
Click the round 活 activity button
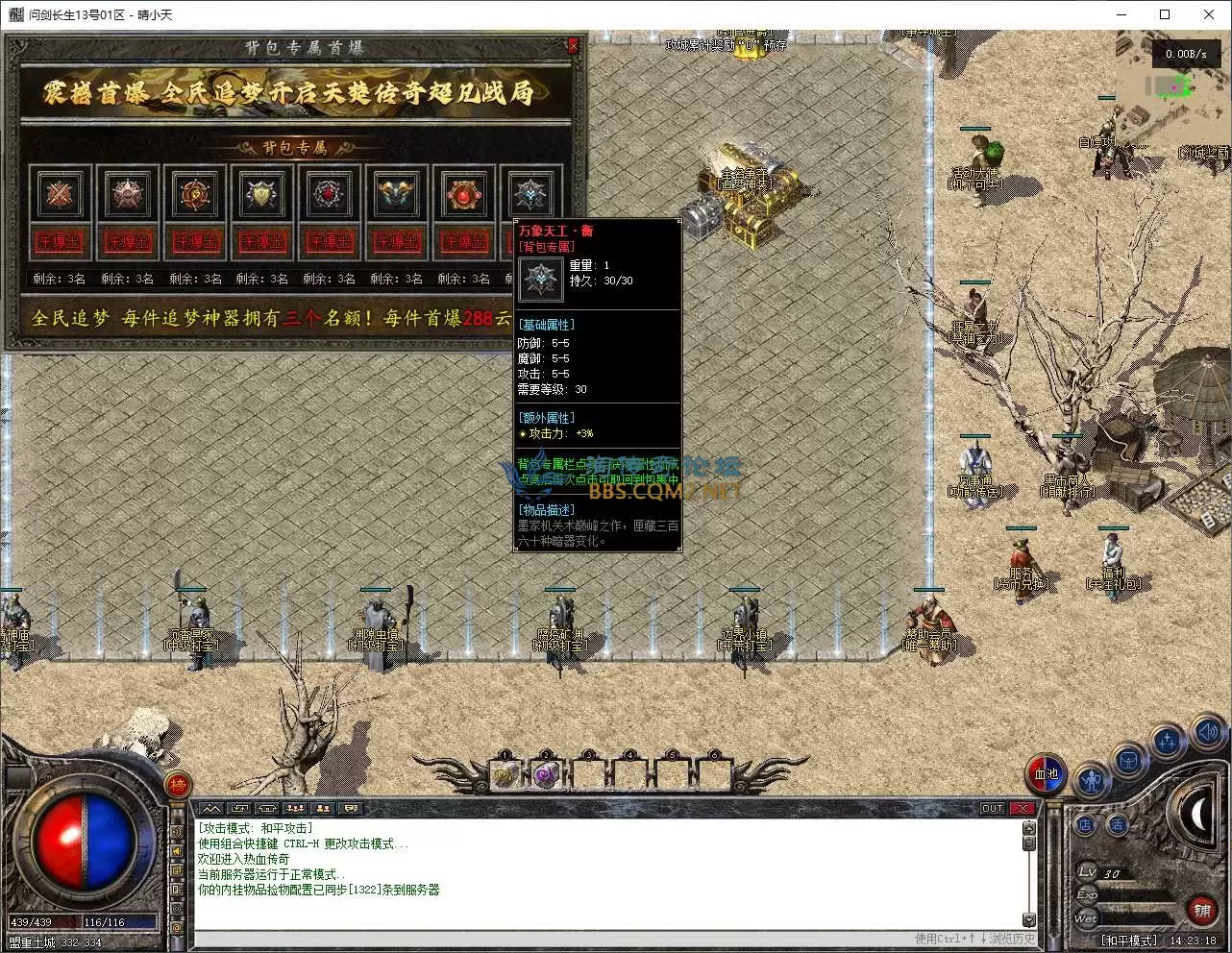[1117, 824]
